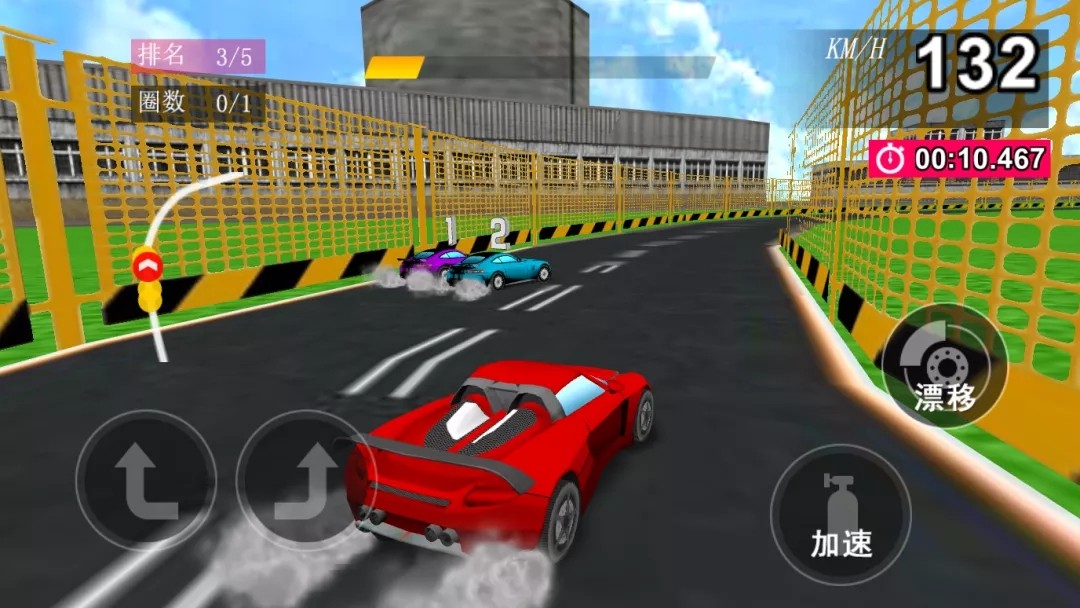Tap the steer left arrow button
The width and height of the screenshot is (1080, 608).
(146, 480)
